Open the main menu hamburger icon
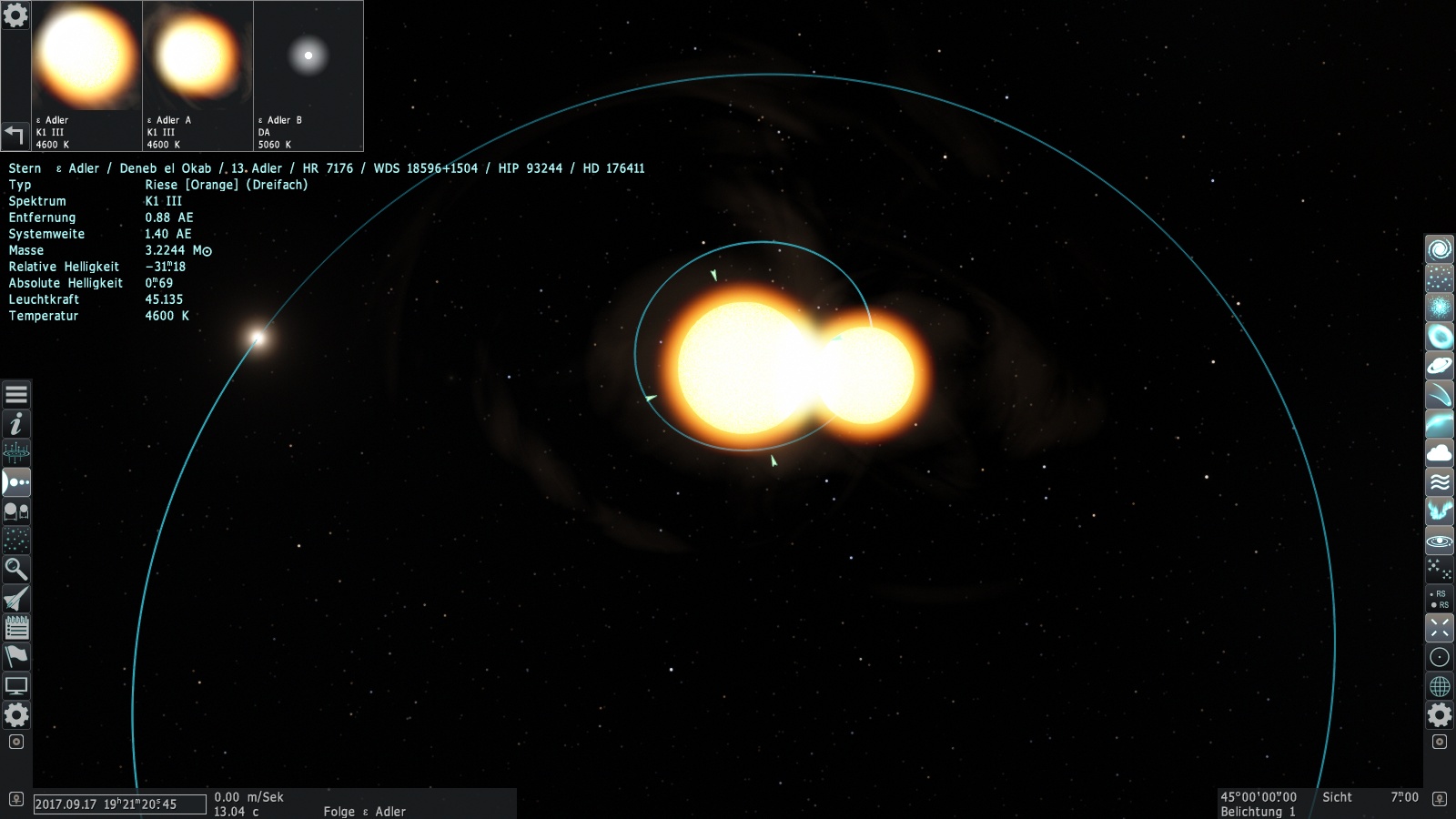Screen dimensions: 1456x819 16,395
